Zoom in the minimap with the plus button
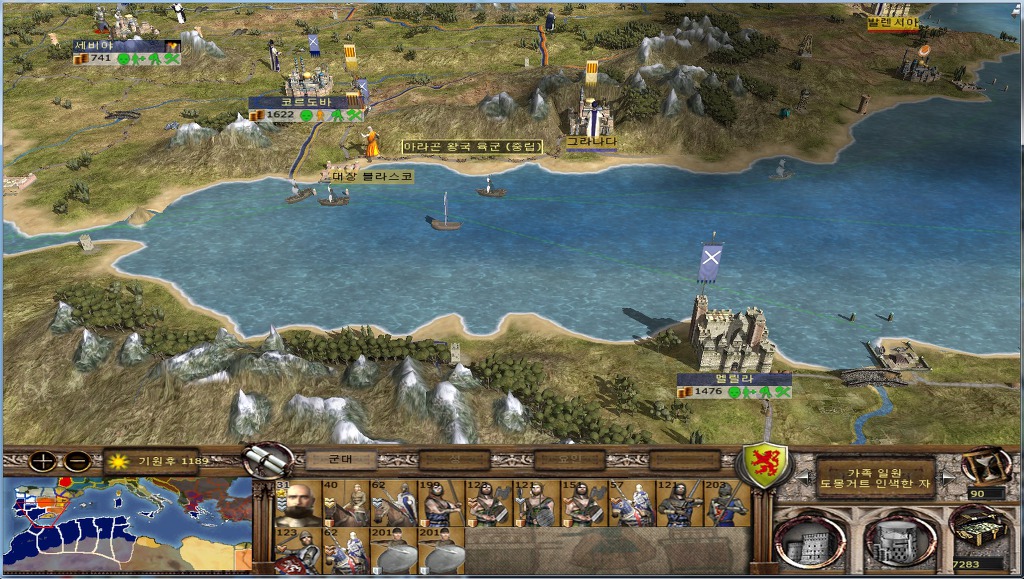1024x579 pixels. [42, 461]
